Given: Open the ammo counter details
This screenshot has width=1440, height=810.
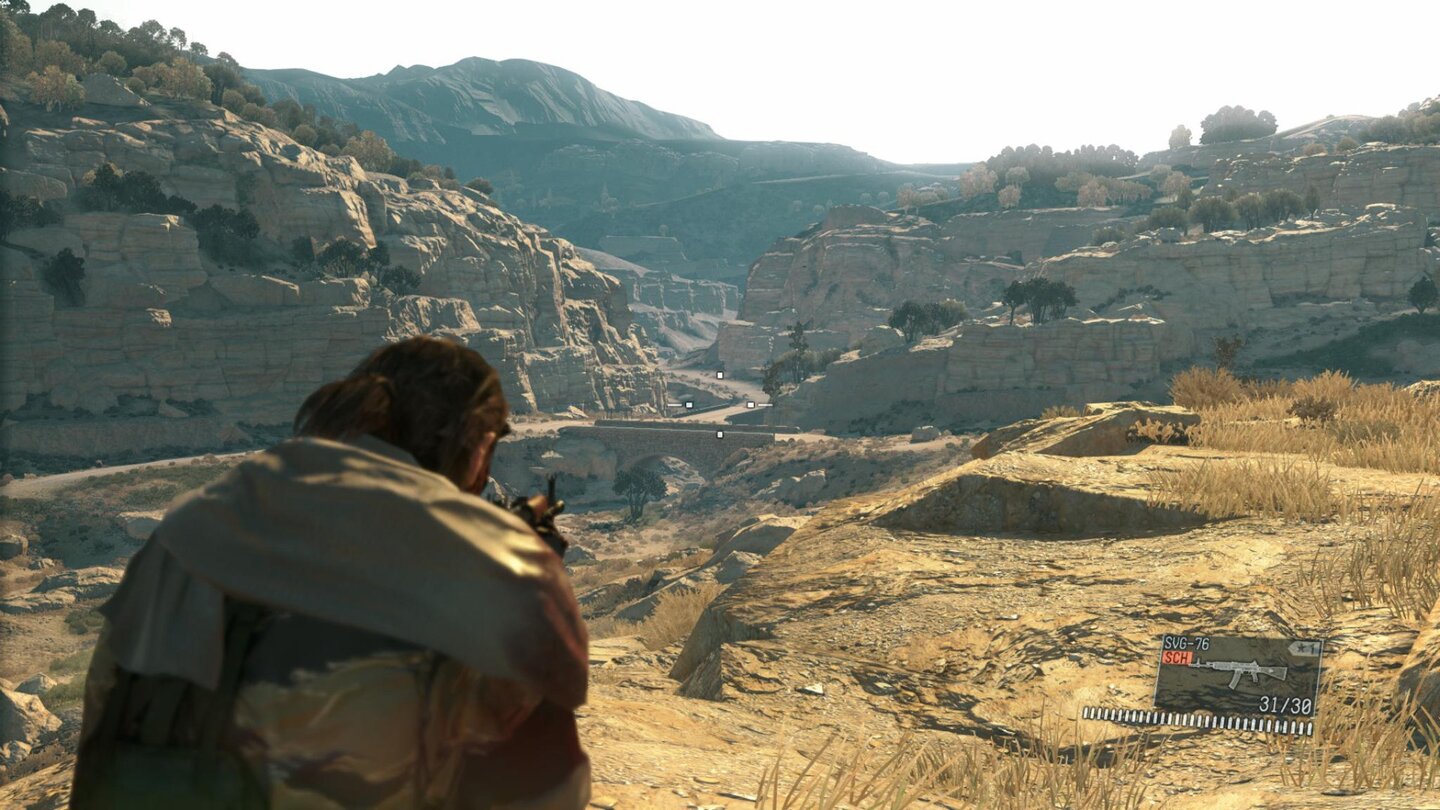Looking at the screenshot, I should coord(1285,704).
